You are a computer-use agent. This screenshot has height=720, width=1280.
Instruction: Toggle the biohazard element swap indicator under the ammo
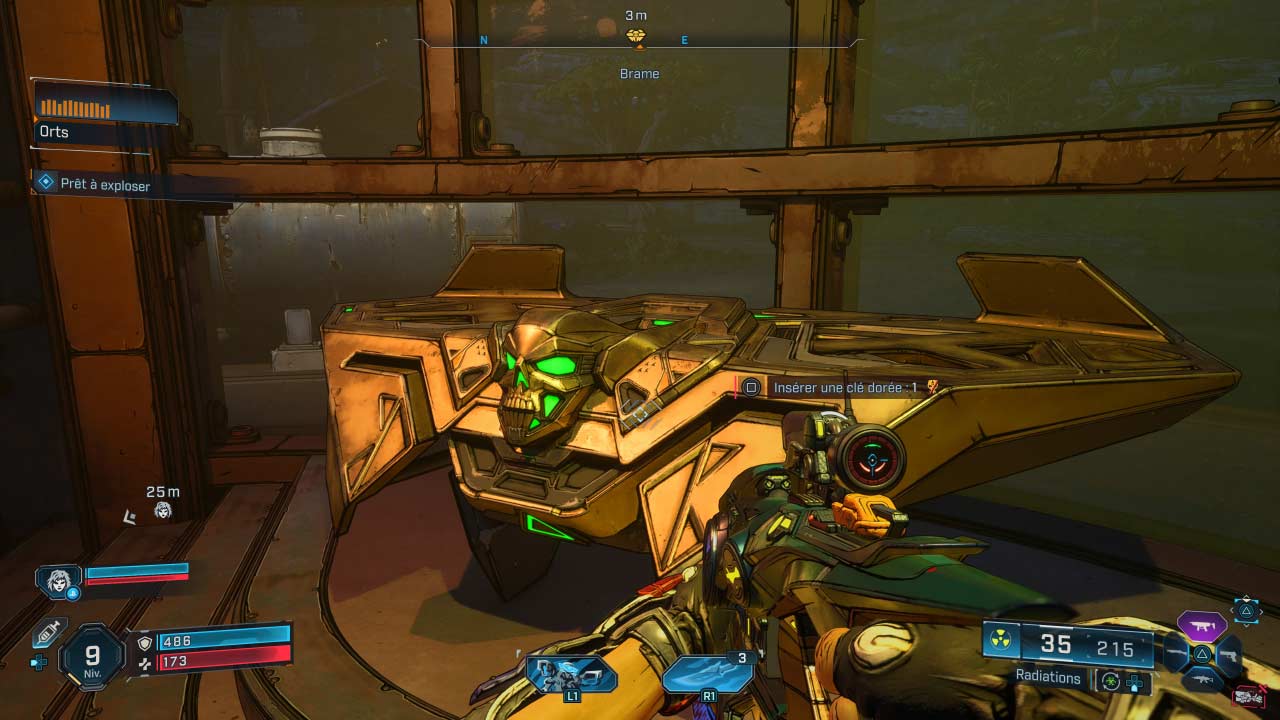pyautogui.click(x=1110, y=681)
